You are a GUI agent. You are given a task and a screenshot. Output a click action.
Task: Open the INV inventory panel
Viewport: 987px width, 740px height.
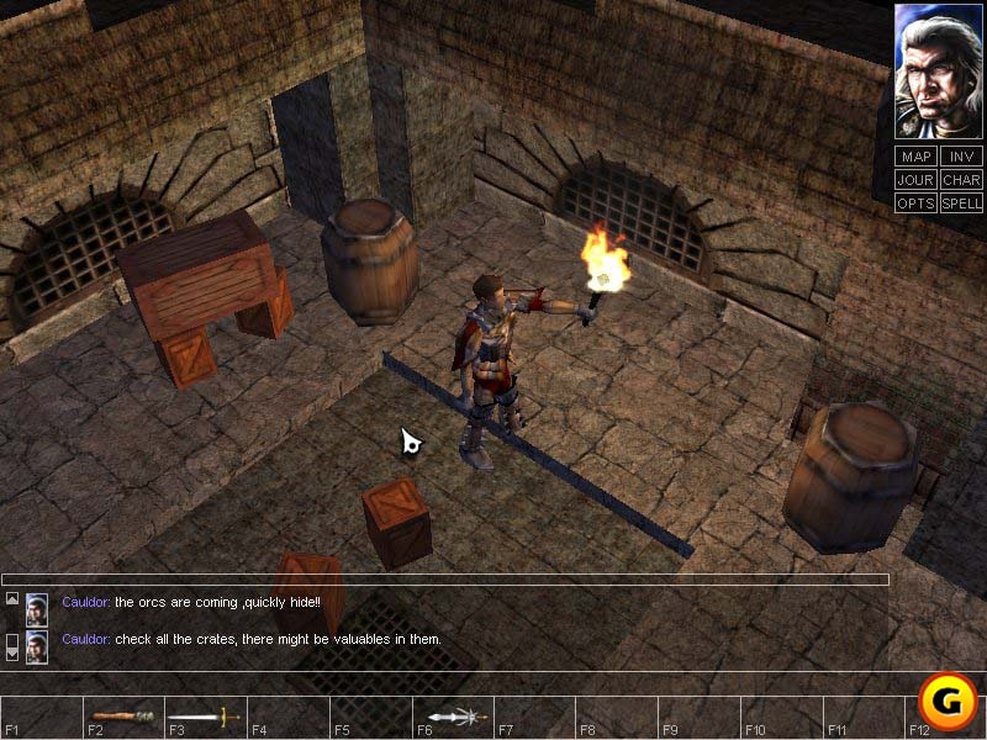961,157
